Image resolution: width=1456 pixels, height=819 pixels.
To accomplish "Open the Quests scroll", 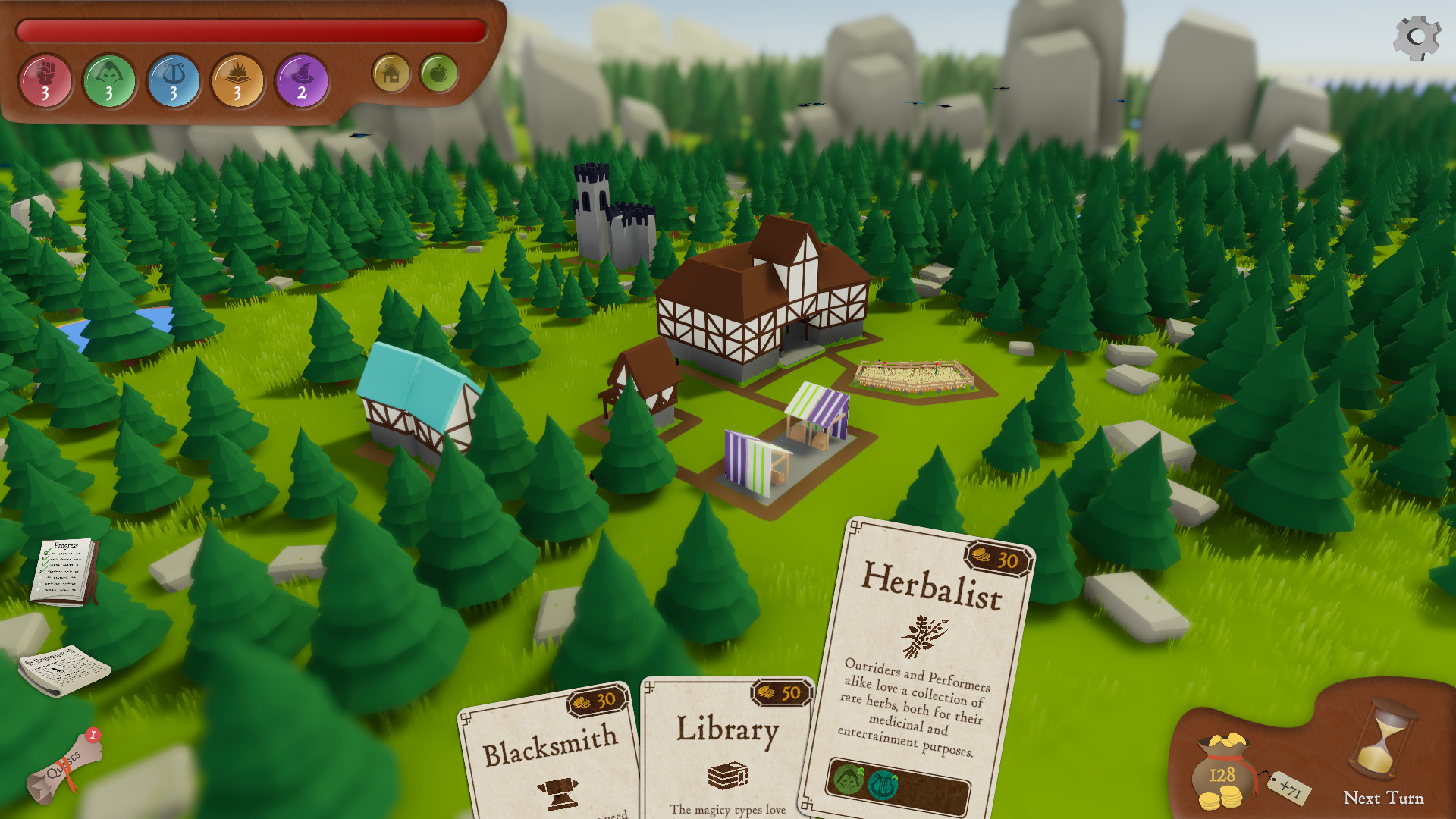I will [64, 767].
